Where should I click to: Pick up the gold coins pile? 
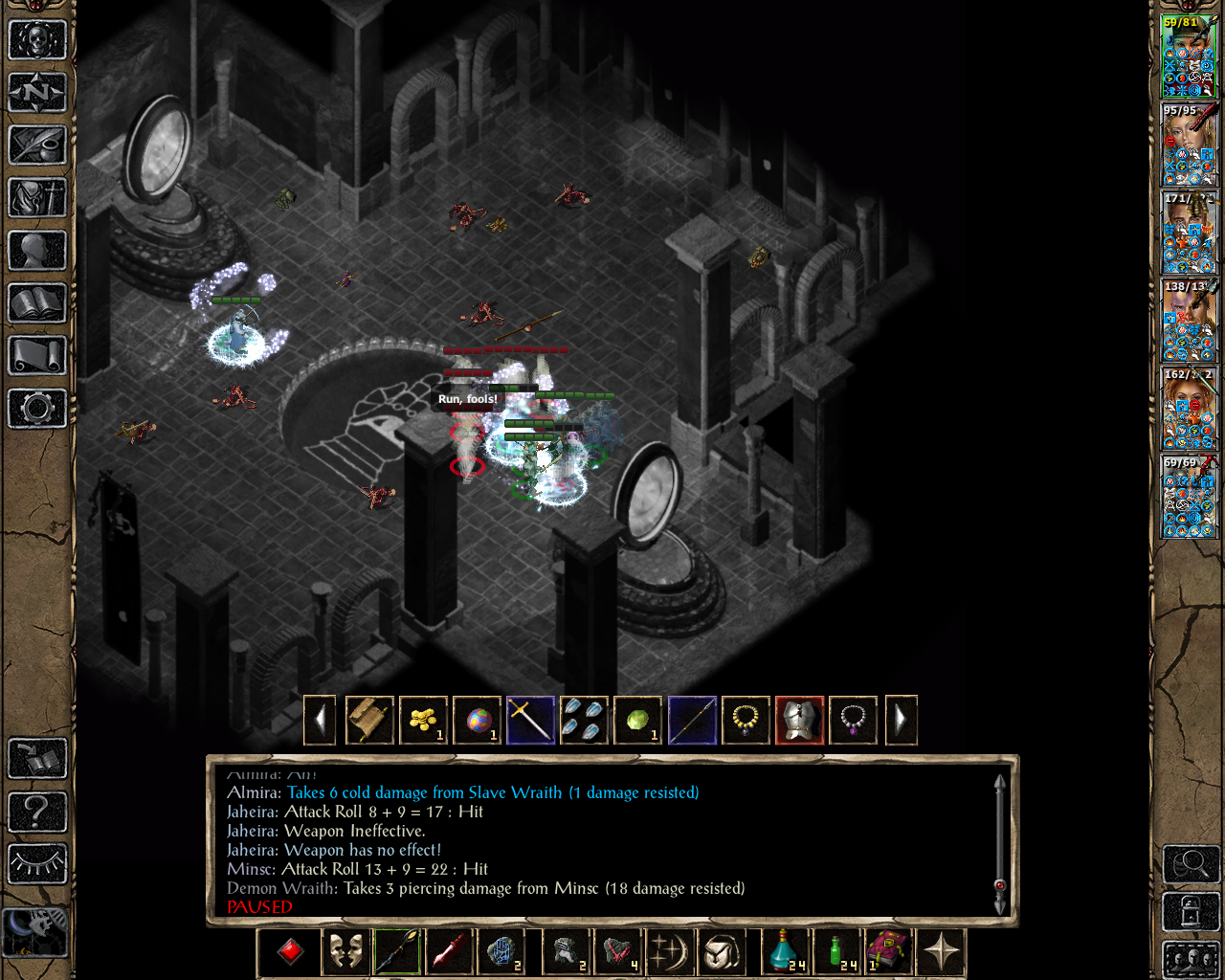tap(423, 720)
